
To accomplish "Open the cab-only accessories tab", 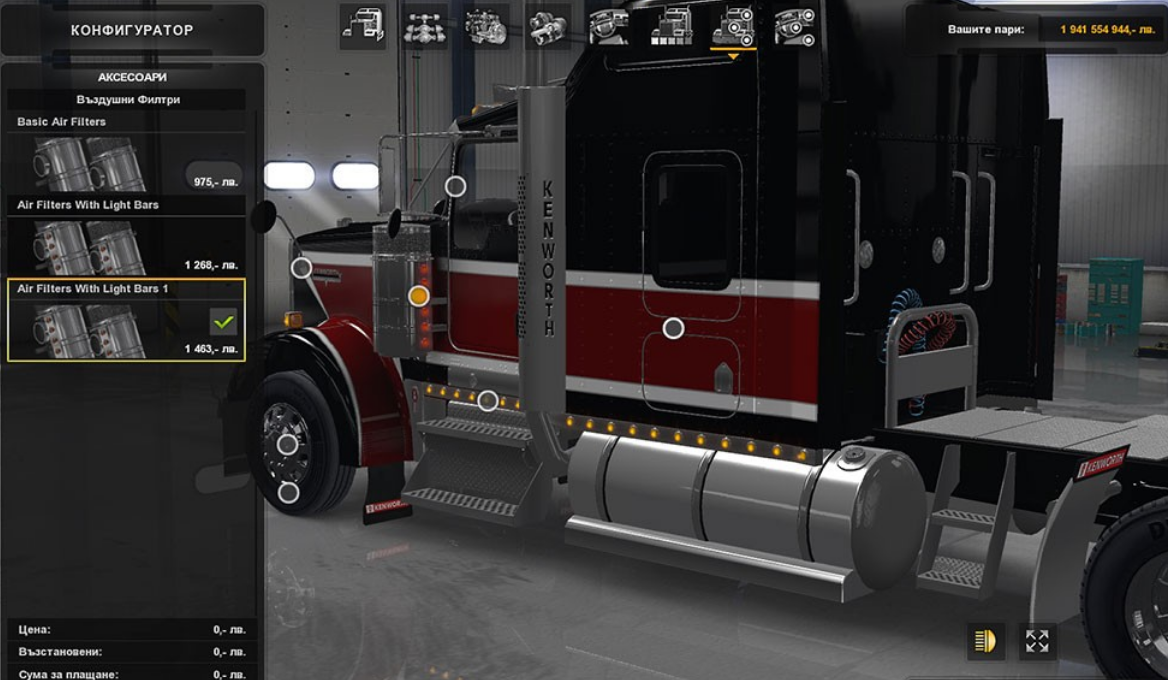I will click(x=794, y=26).
